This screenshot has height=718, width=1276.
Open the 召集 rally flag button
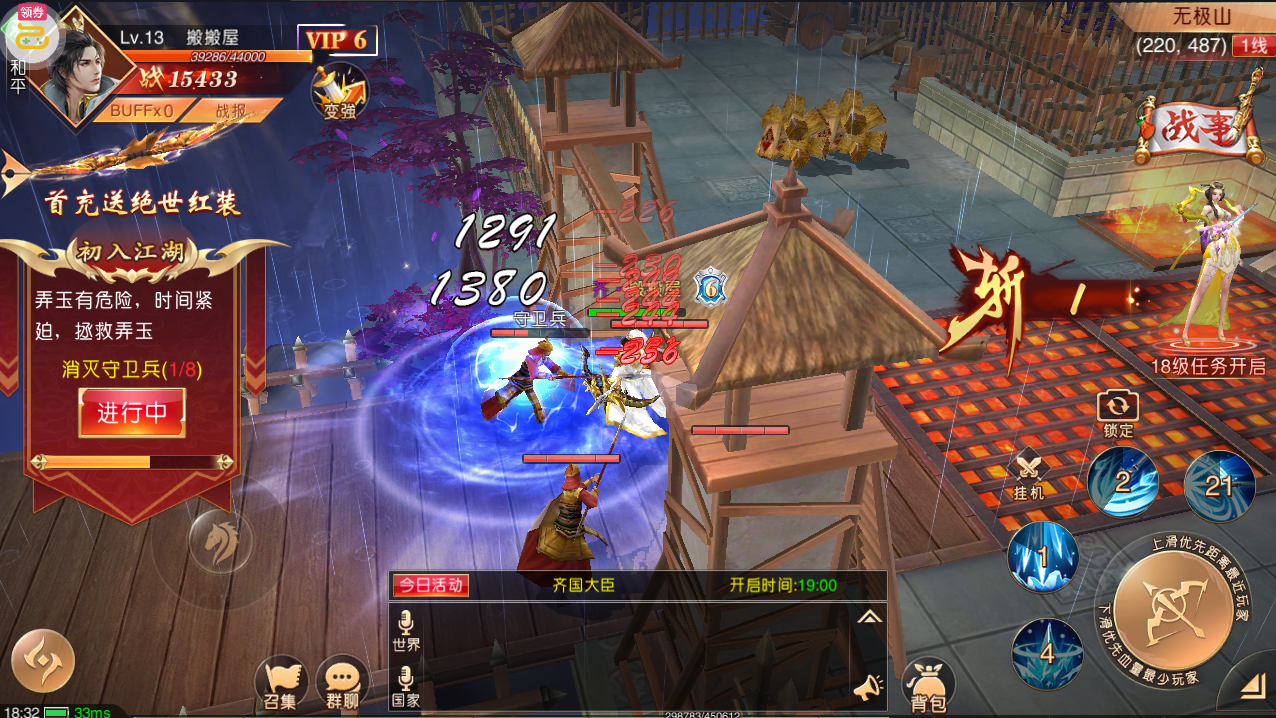click(280, 682)
